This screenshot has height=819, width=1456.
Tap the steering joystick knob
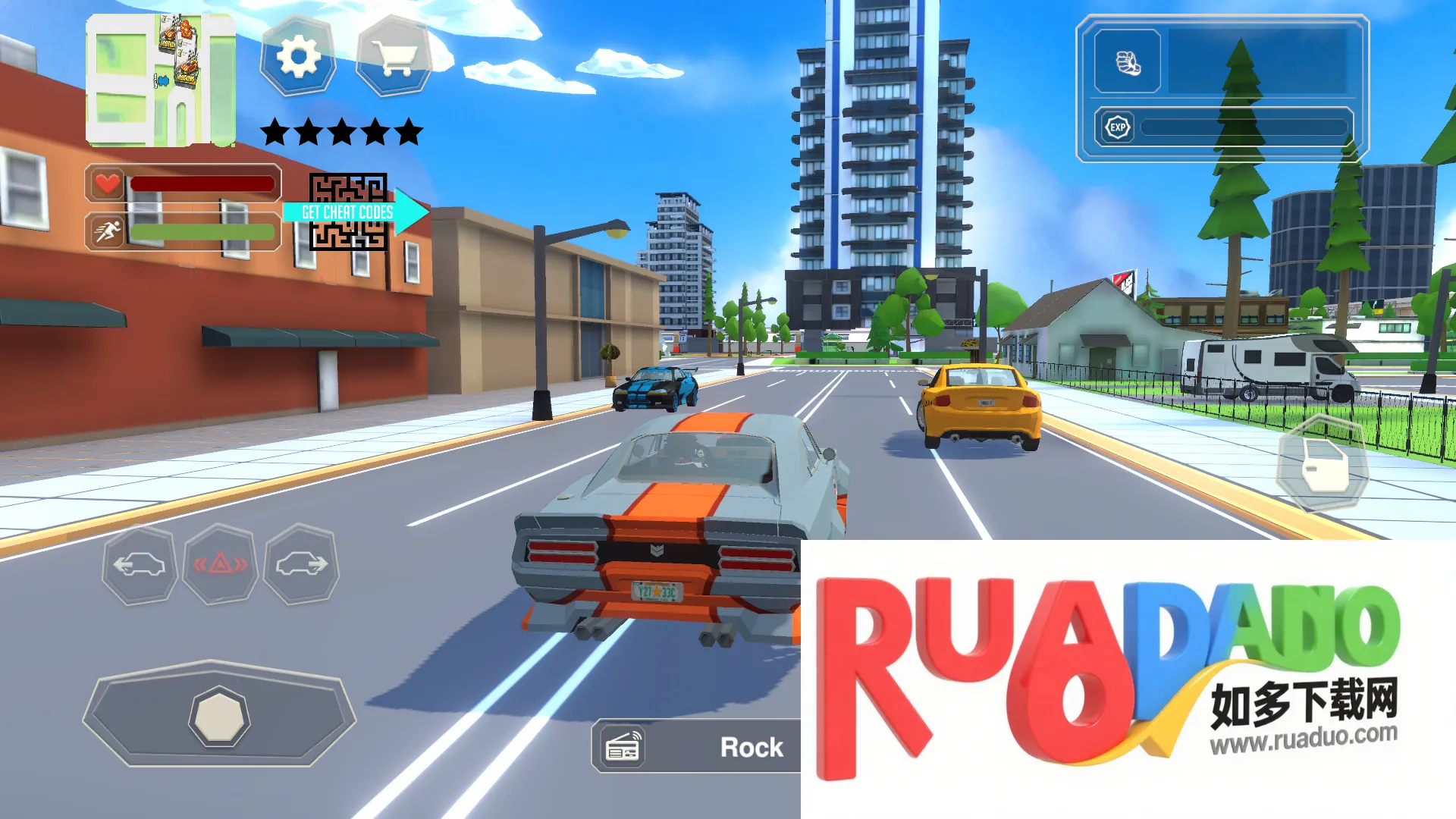click(x=218, y=717)
